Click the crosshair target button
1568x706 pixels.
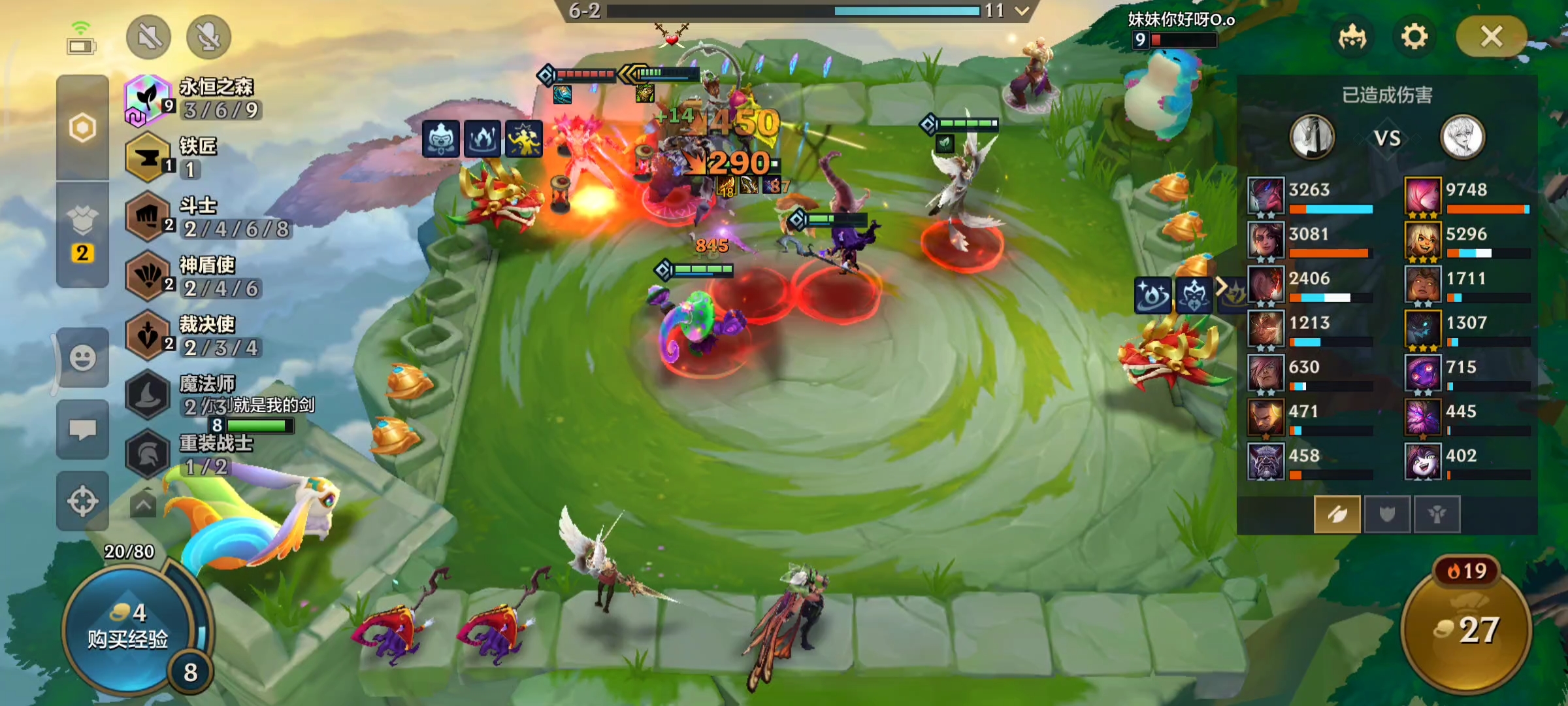82,501
